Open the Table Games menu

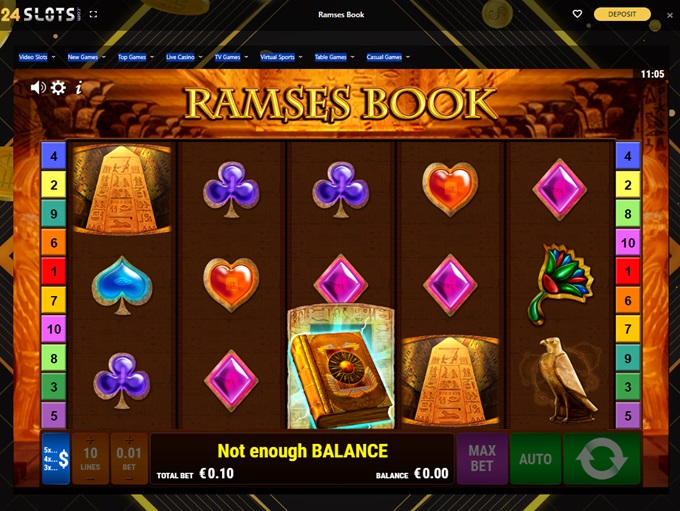(x=334, y=57)
